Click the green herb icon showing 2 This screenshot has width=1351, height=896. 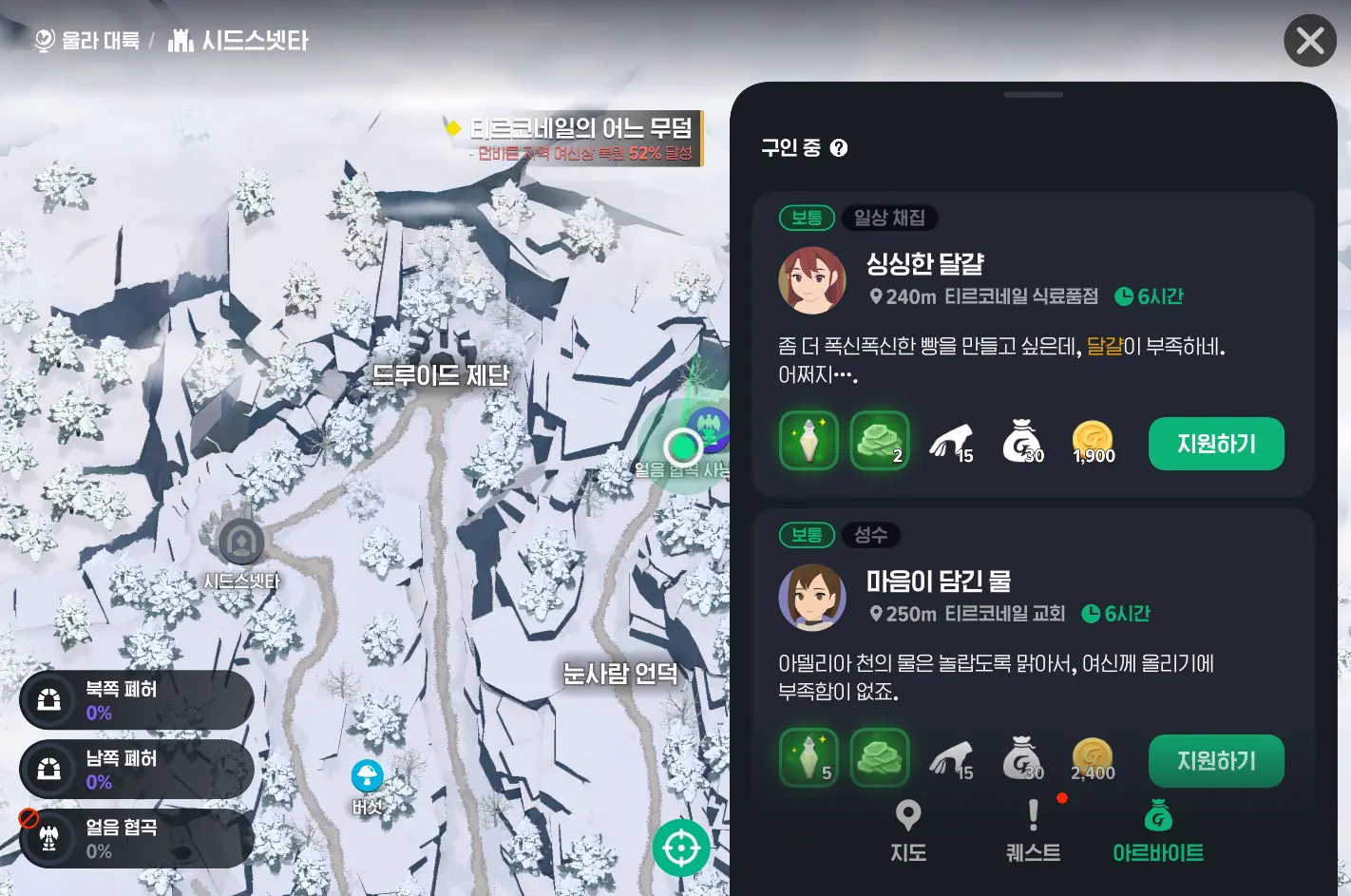point(880,440)
